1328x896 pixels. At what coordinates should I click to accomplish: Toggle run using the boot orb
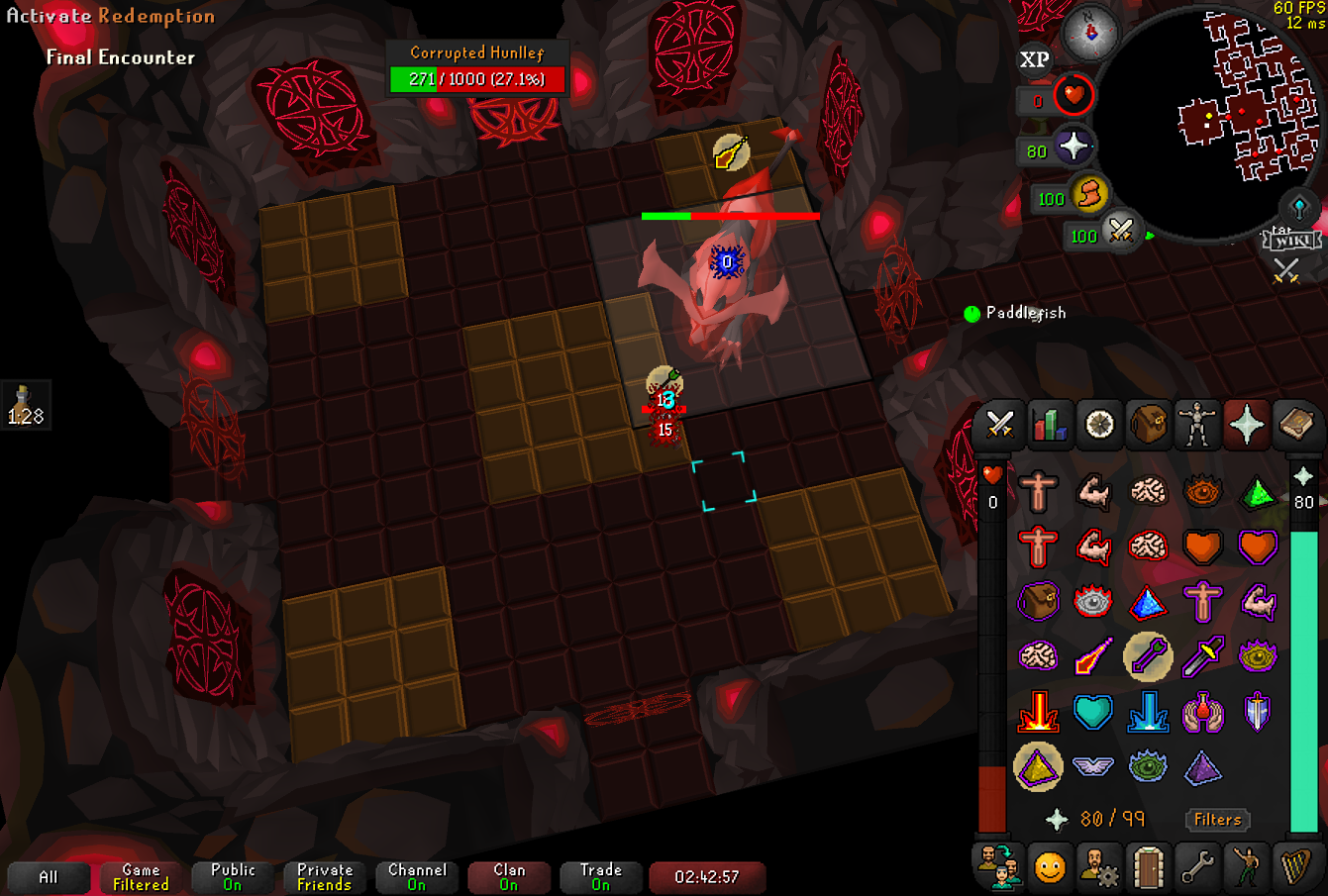(x=1088, y=195)
